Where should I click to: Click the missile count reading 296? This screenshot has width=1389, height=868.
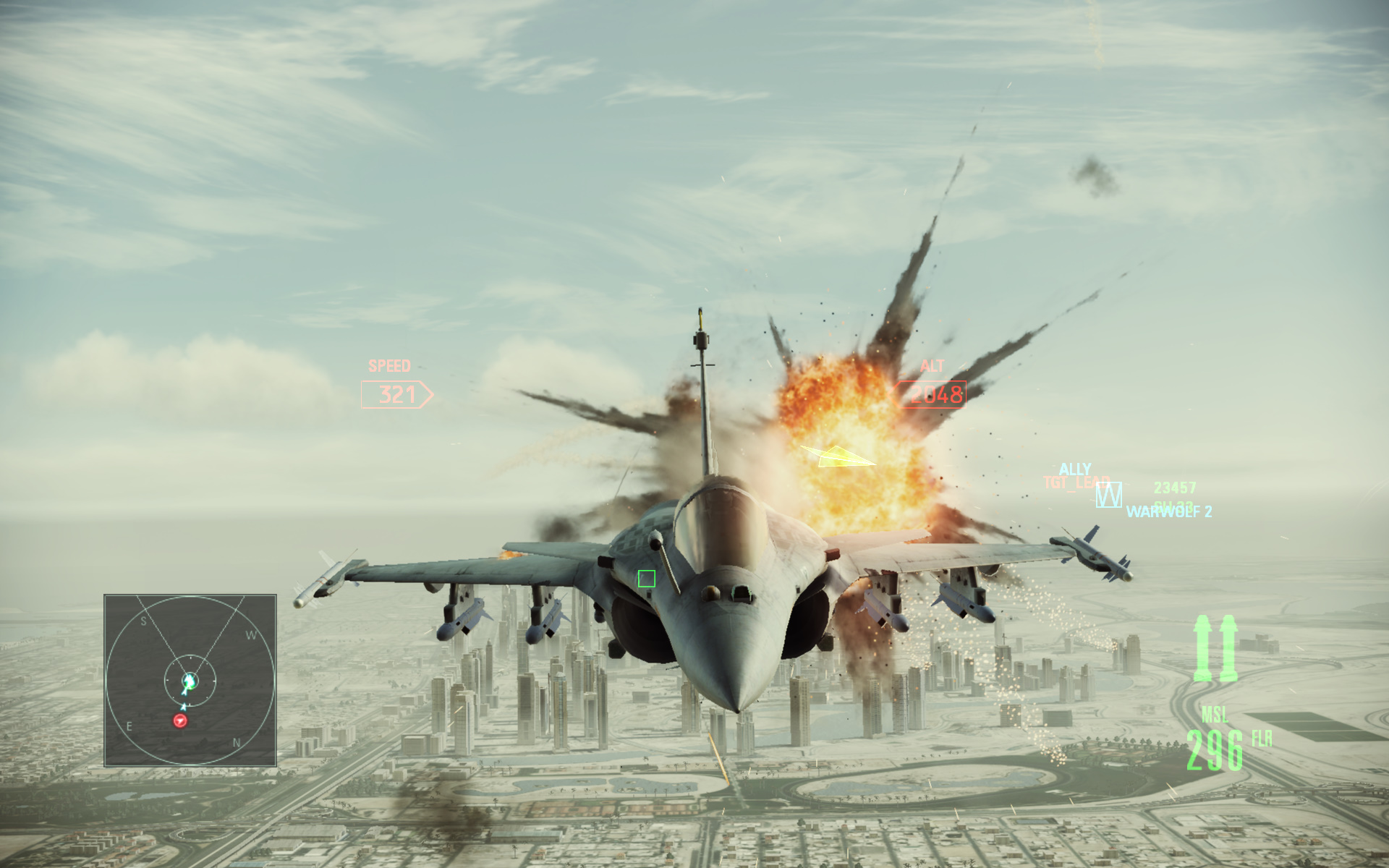click(x=1215, y=750)
